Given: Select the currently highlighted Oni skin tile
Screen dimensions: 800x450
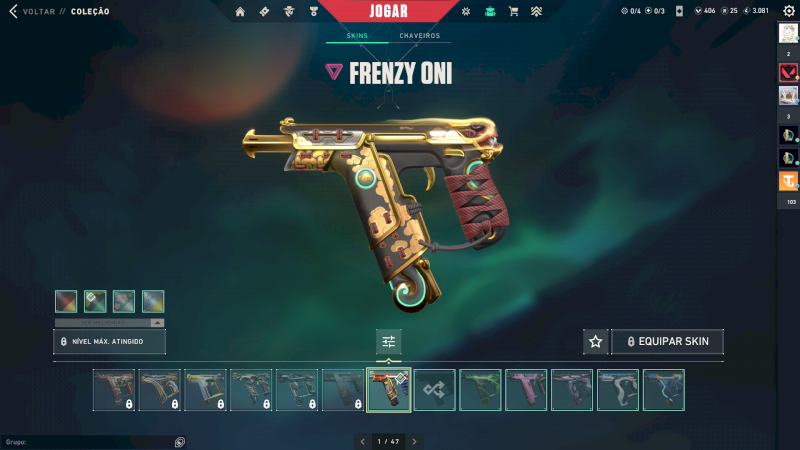Looking at the screenshot, I should 389,390.
